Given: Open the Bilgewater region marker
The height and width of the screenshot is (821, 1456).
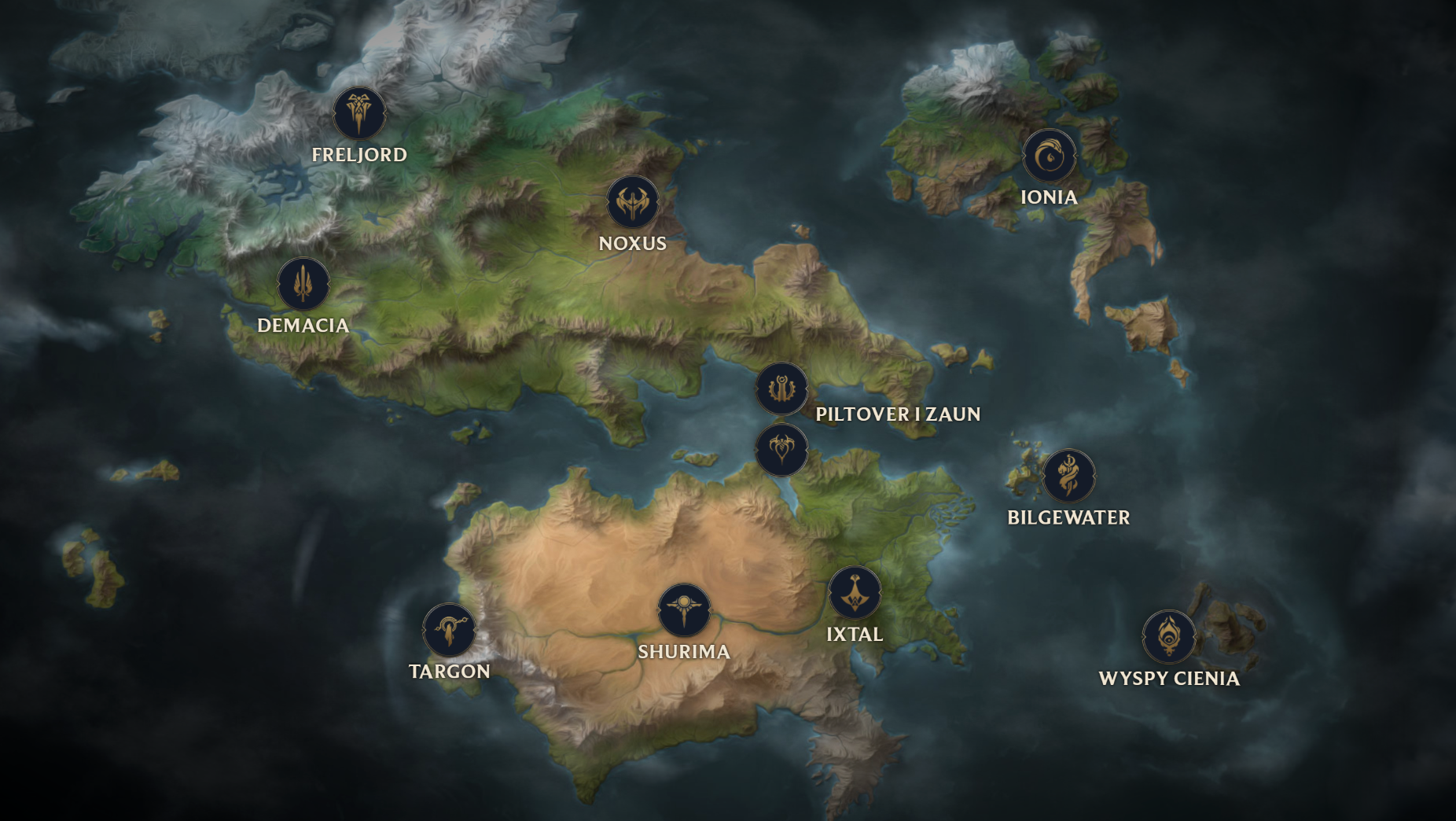Looking at the screenshot, I should 1068,476.
